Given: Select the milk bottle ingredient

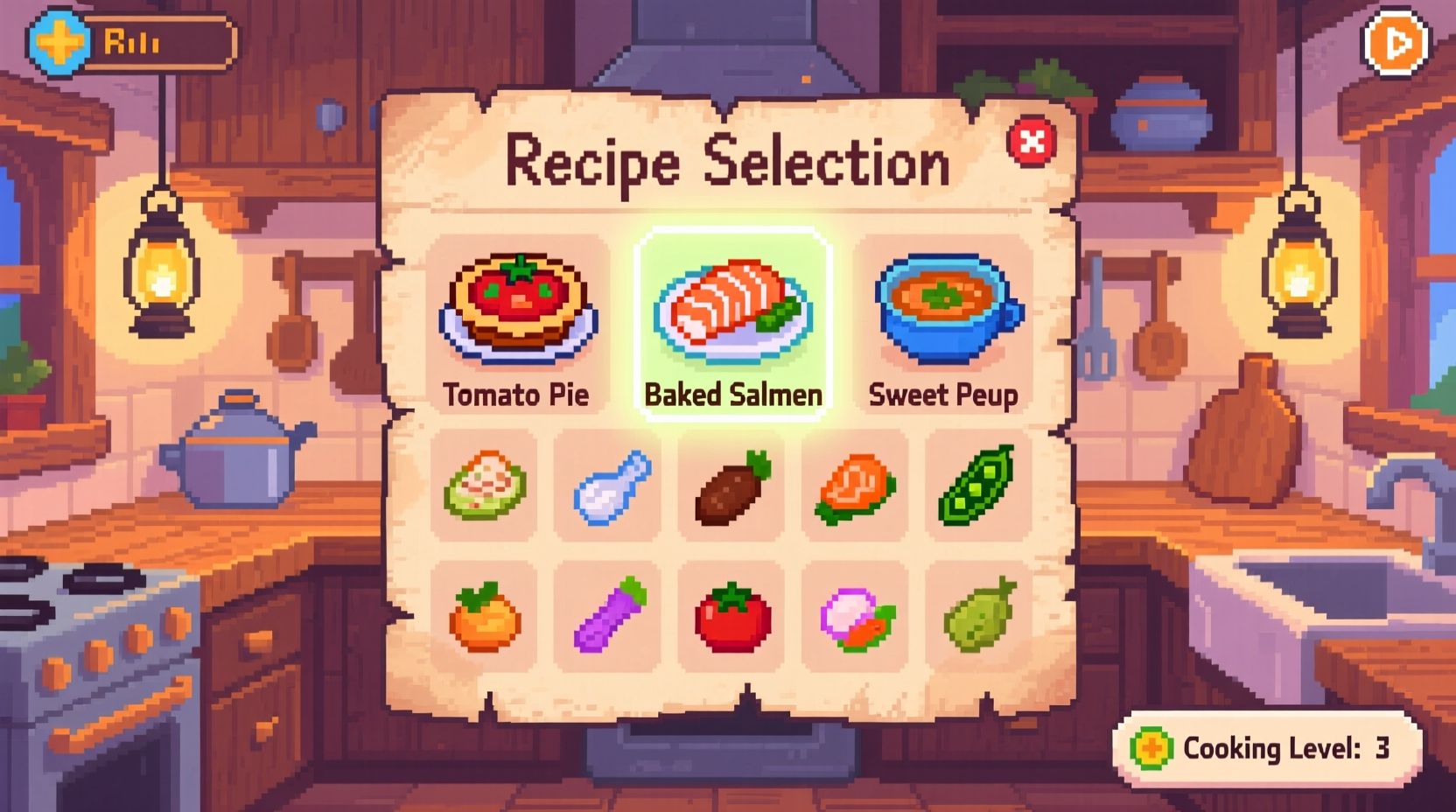Looking at the screenshot, I should tap(610, 487).
